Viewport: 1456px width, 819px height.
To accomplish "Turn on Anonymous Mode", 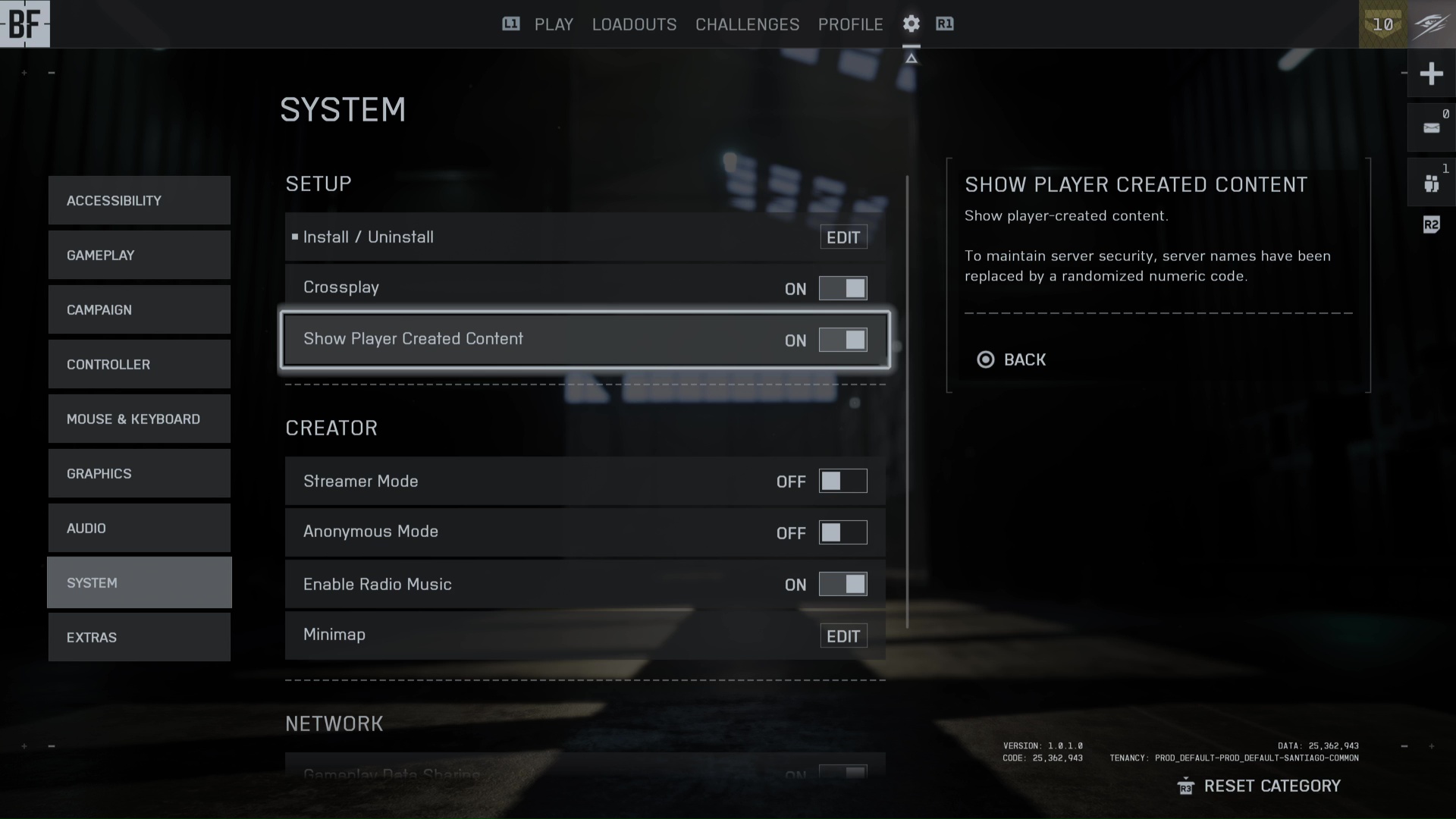I will [843, 532].
